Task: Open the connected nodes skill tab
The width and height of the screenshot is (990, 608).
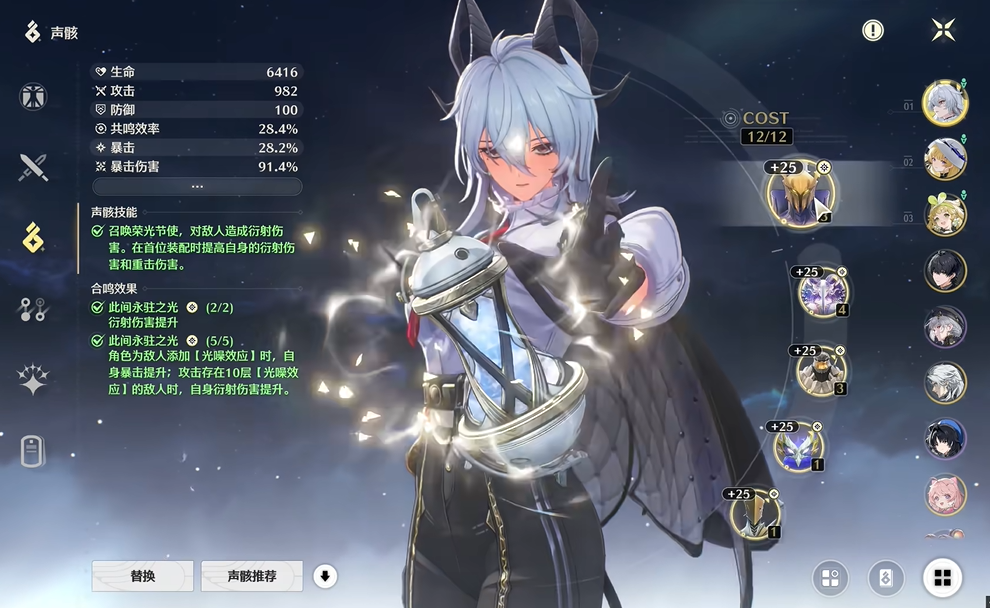Action: coord(33,309)
